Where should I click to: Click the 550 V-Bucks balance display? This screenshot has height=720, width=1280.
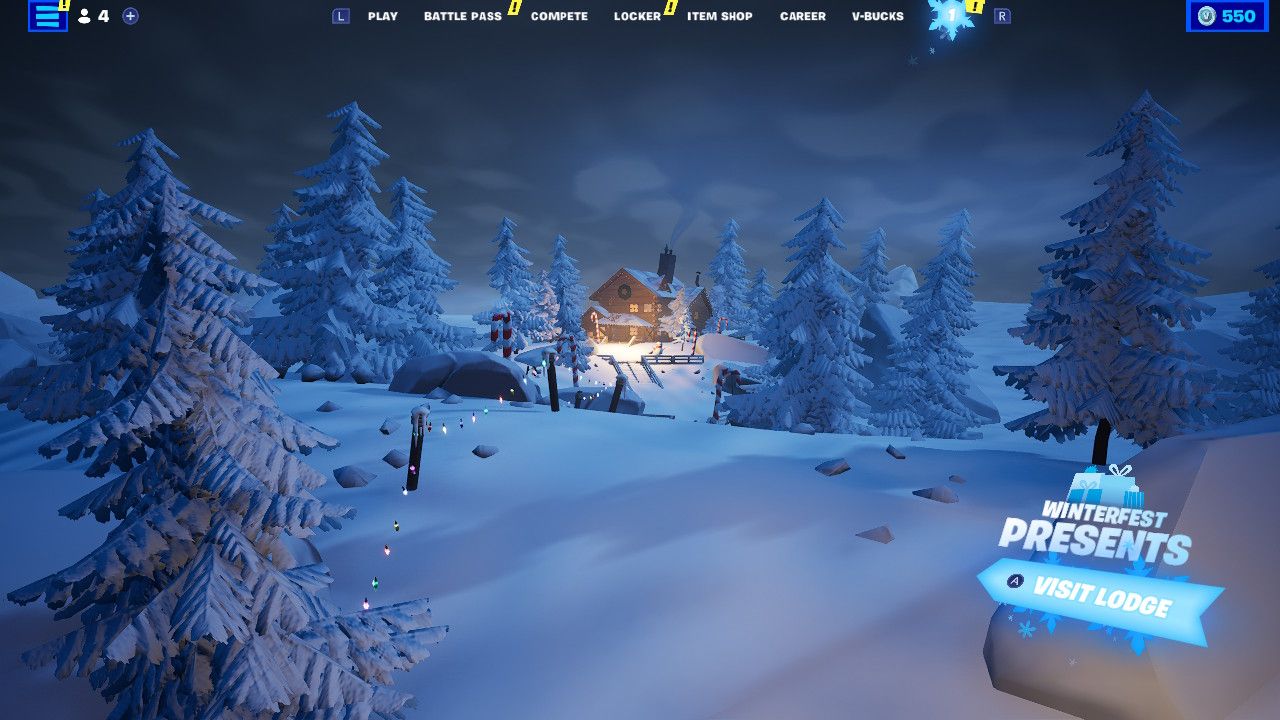(x=1226, y=16)
